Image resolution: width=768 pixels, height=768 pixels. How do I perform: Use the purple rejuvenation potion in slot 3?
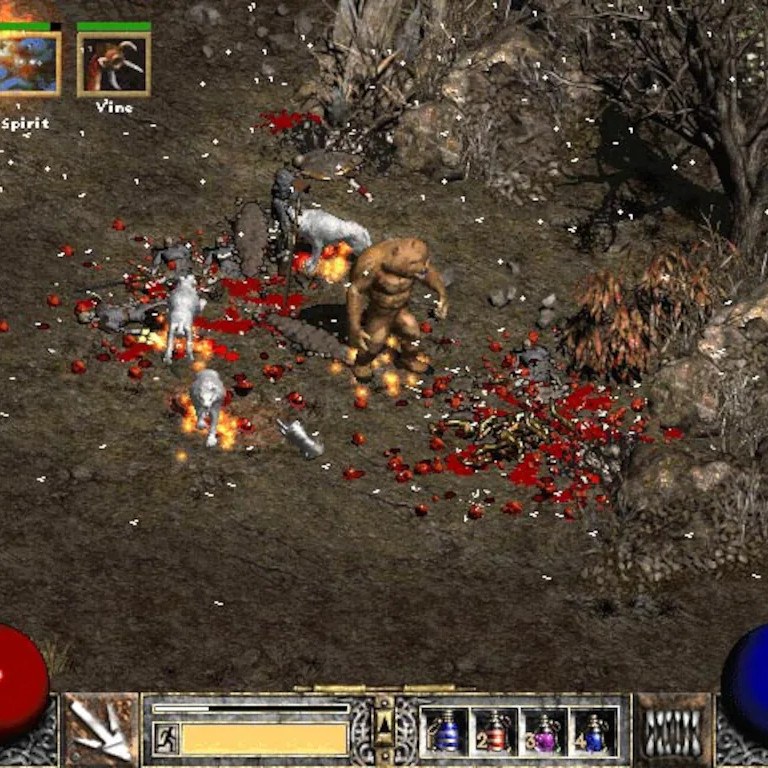545,732
